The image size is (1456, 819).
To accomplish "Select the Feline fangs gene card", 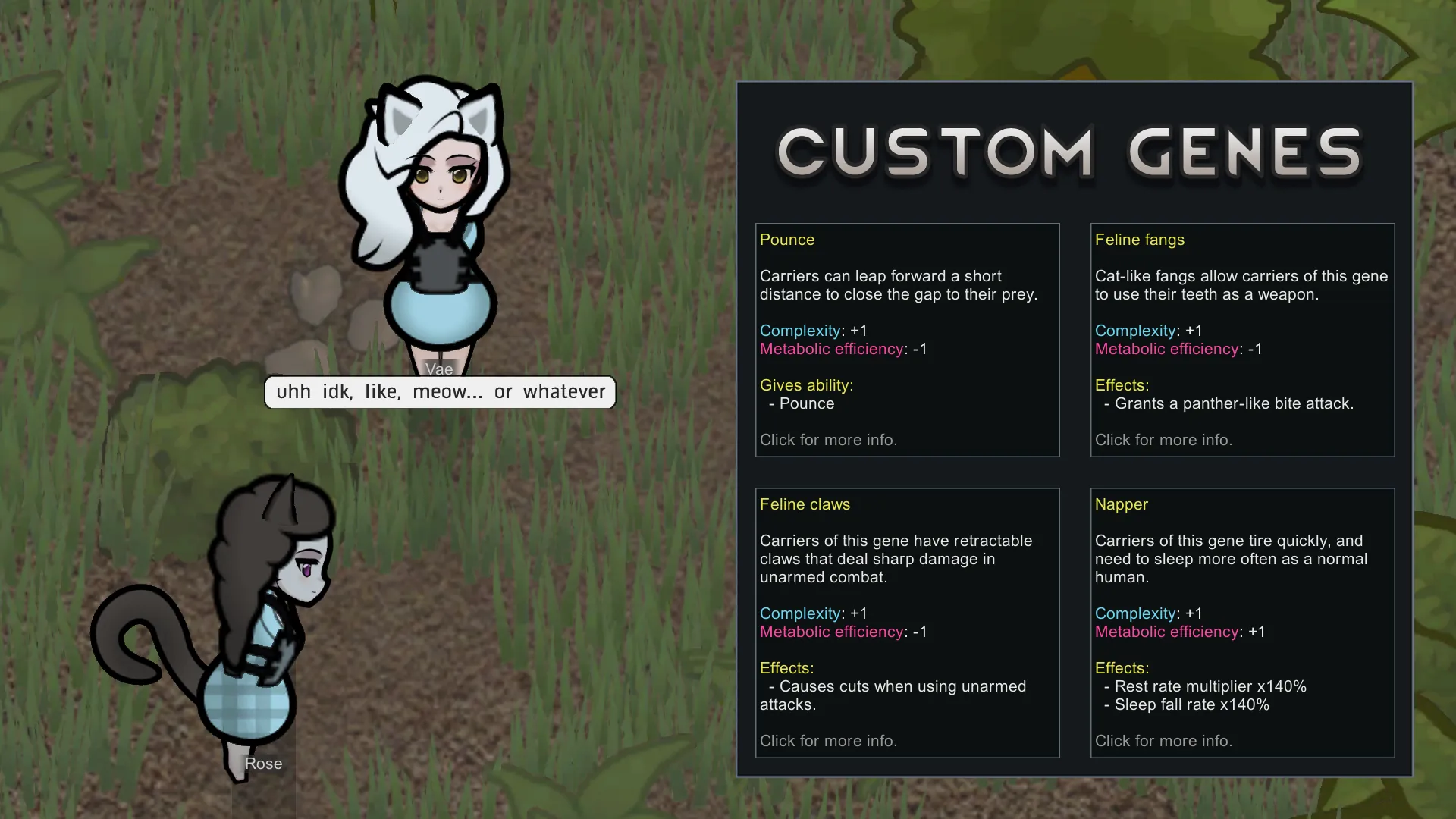I will (1242, 340).
